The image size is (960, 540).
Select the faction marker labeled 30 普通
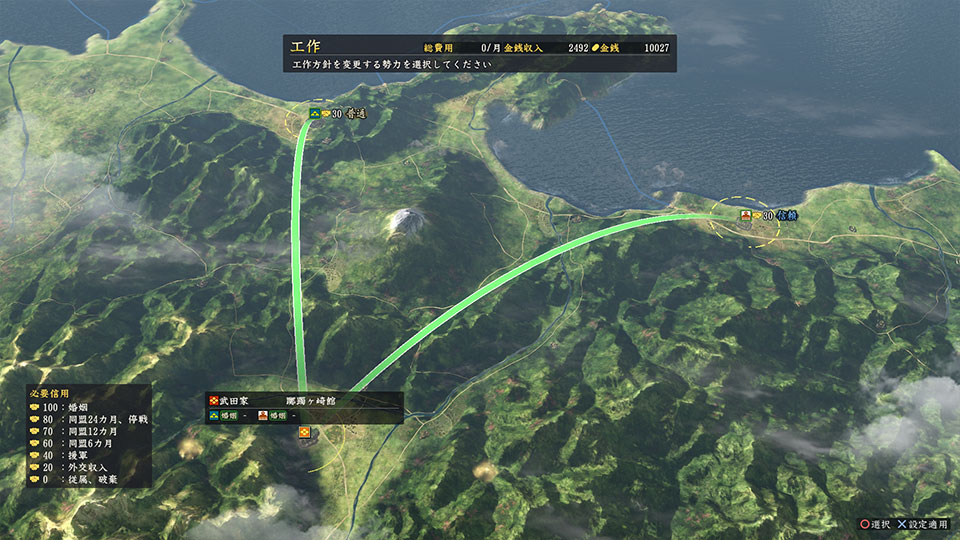coord(338,114)
